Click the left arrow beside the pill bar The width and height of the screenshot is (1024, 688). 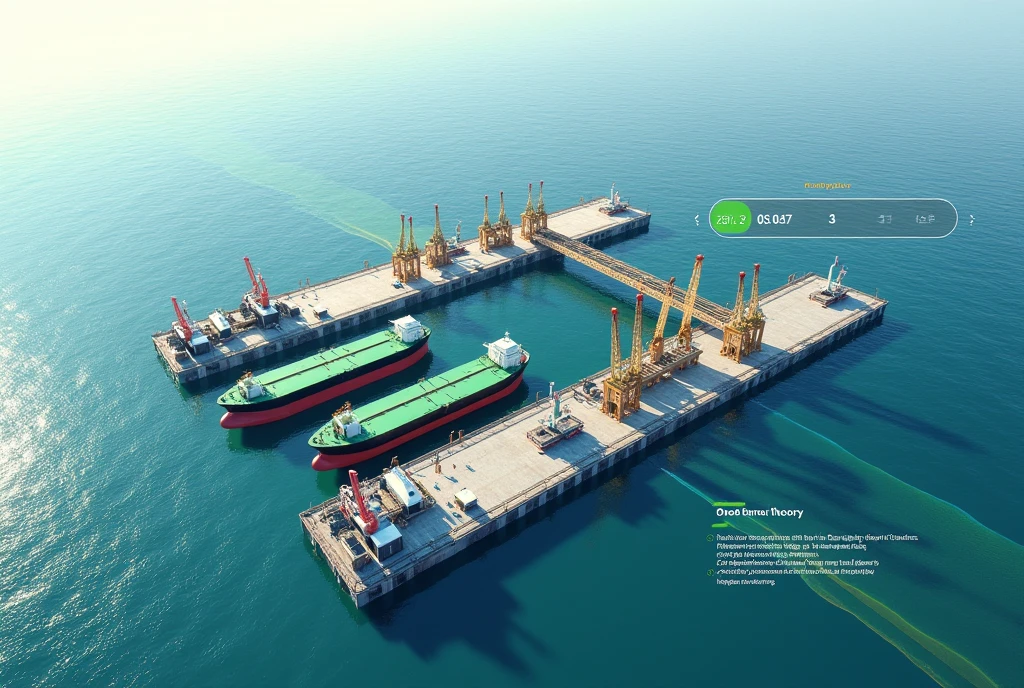(698, 218)
